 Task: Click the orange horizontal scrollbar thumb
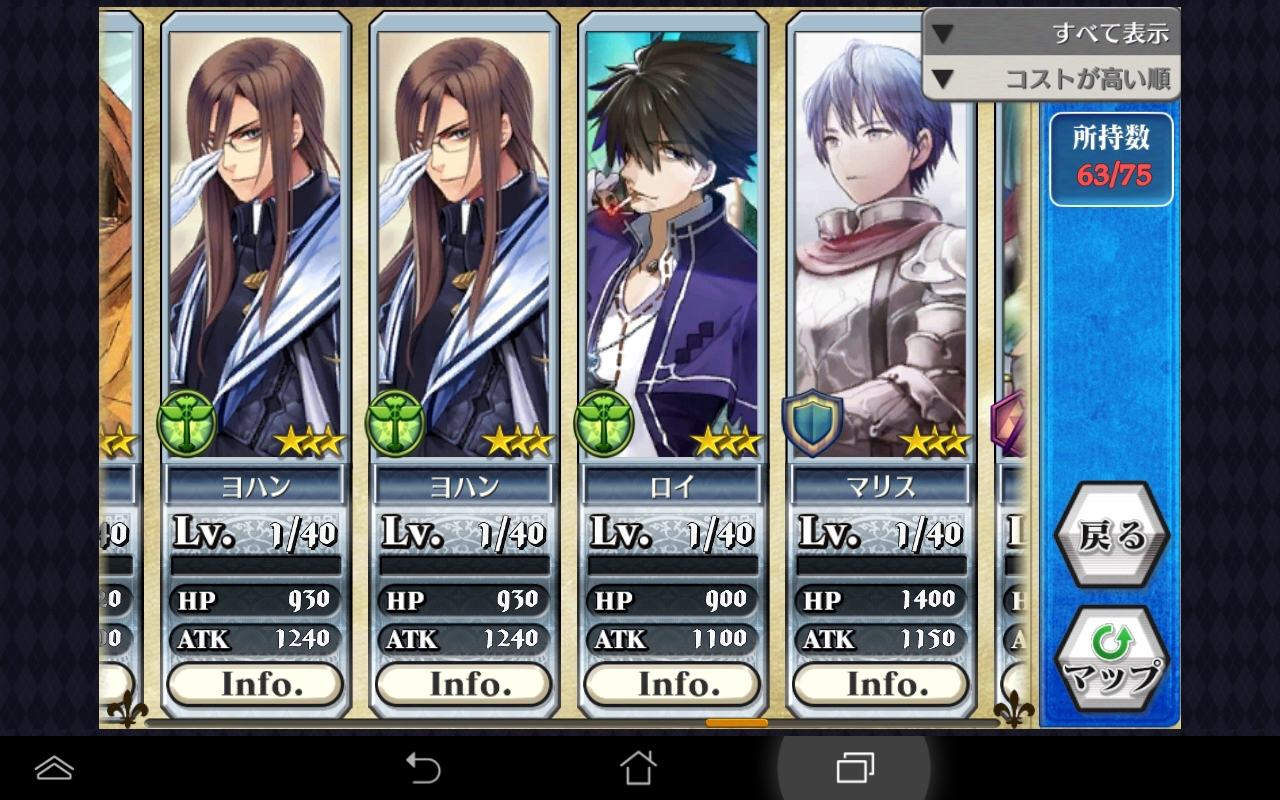pyautogui.click(x=736, y=722)
